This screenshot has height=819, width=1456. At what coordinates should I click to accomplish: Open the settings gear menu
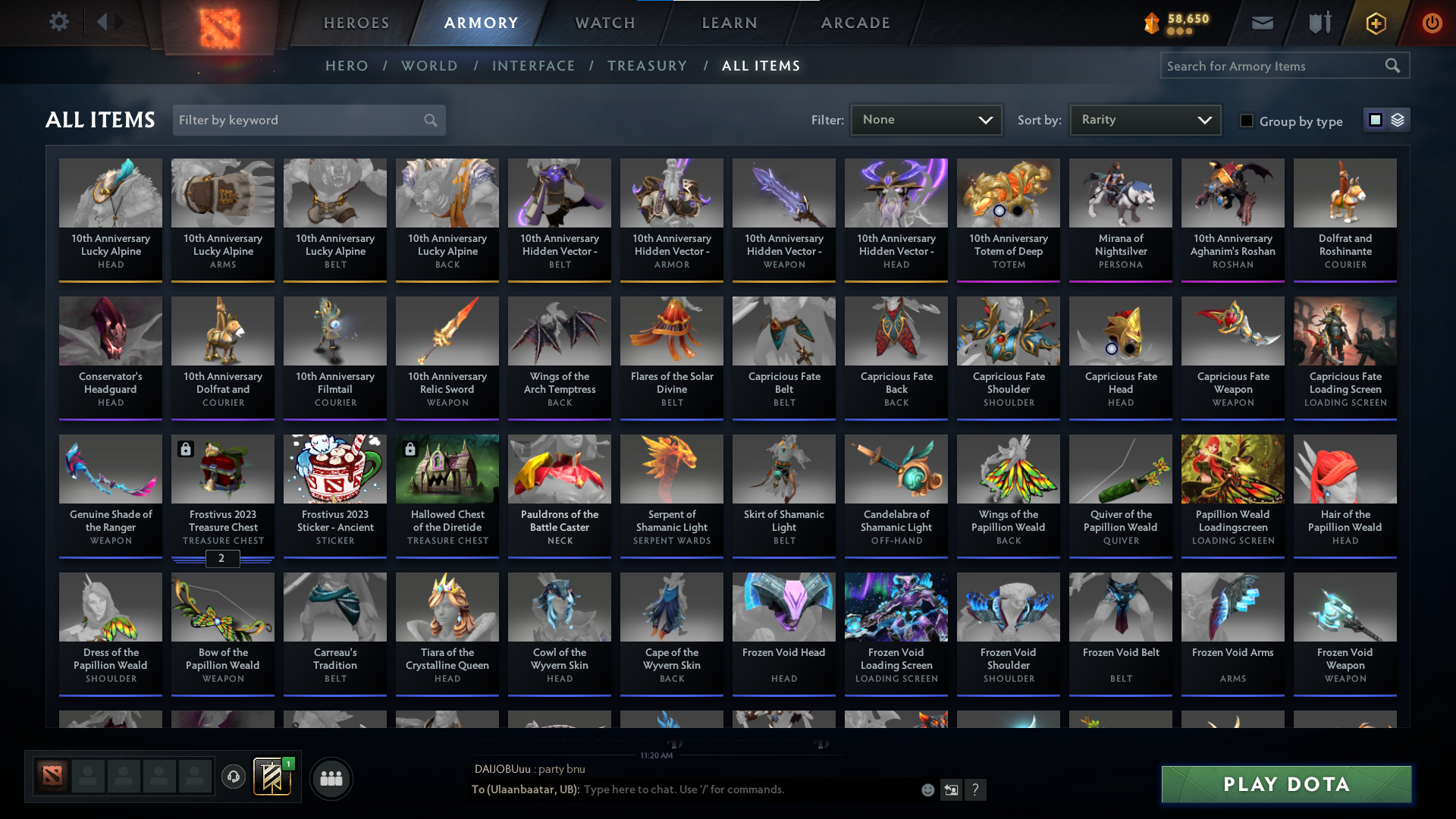click(x=59, y=22)
